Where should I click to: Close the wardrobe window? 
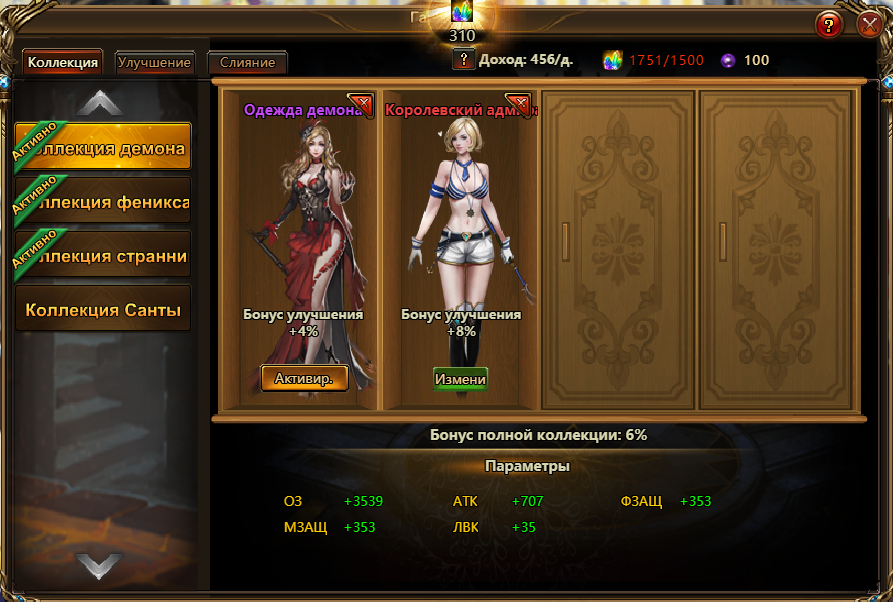(869, 25)
